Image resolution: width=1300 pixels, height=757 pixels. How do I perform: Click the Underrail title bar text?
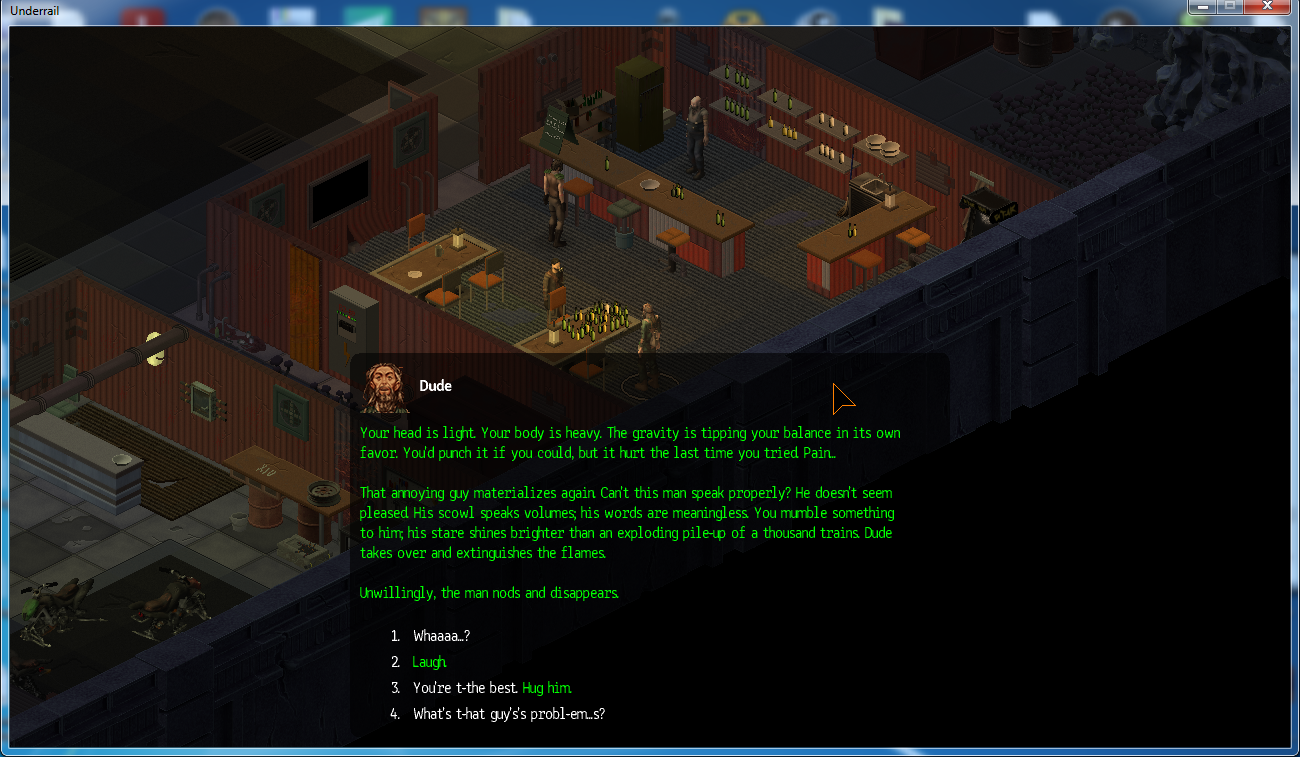pos(34,11)
